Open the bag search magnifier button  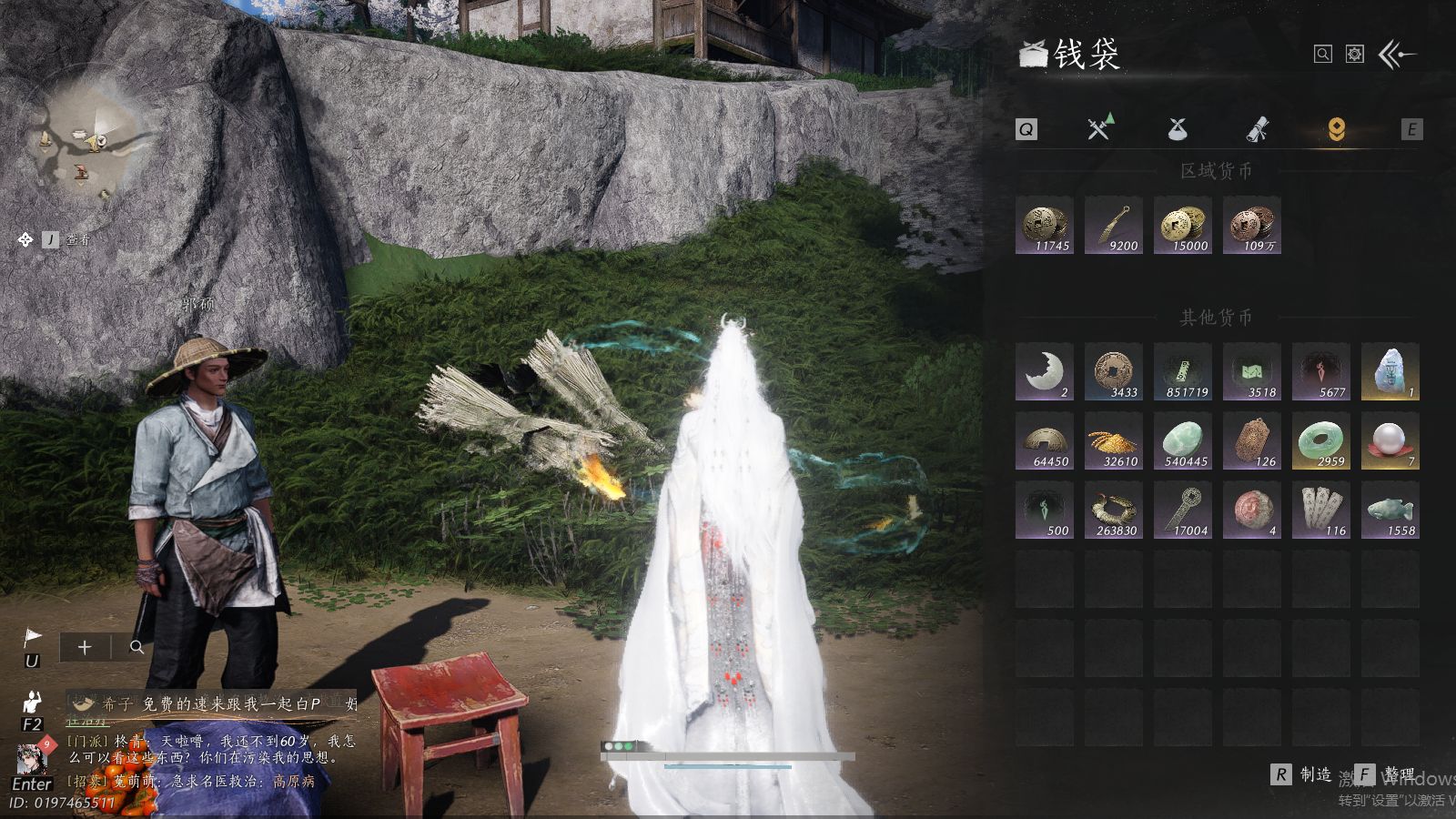[1322, 55]
